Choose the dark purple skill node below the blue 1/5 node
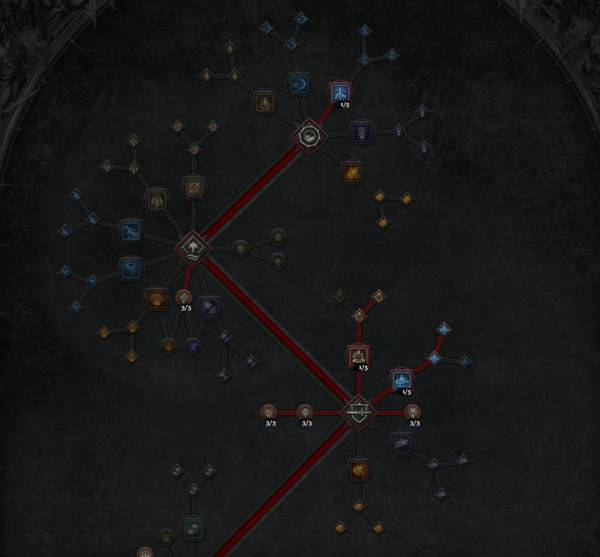The width and height of the screenshot is (600, 557). pos(401,444)
